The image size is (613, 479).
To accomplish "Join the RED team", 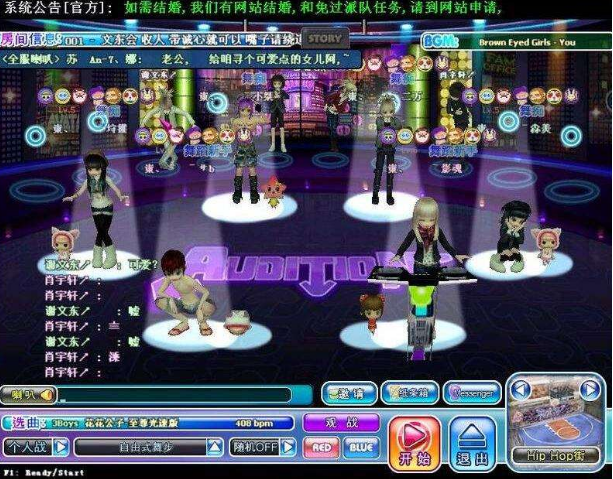I will [x=321, y=447].
